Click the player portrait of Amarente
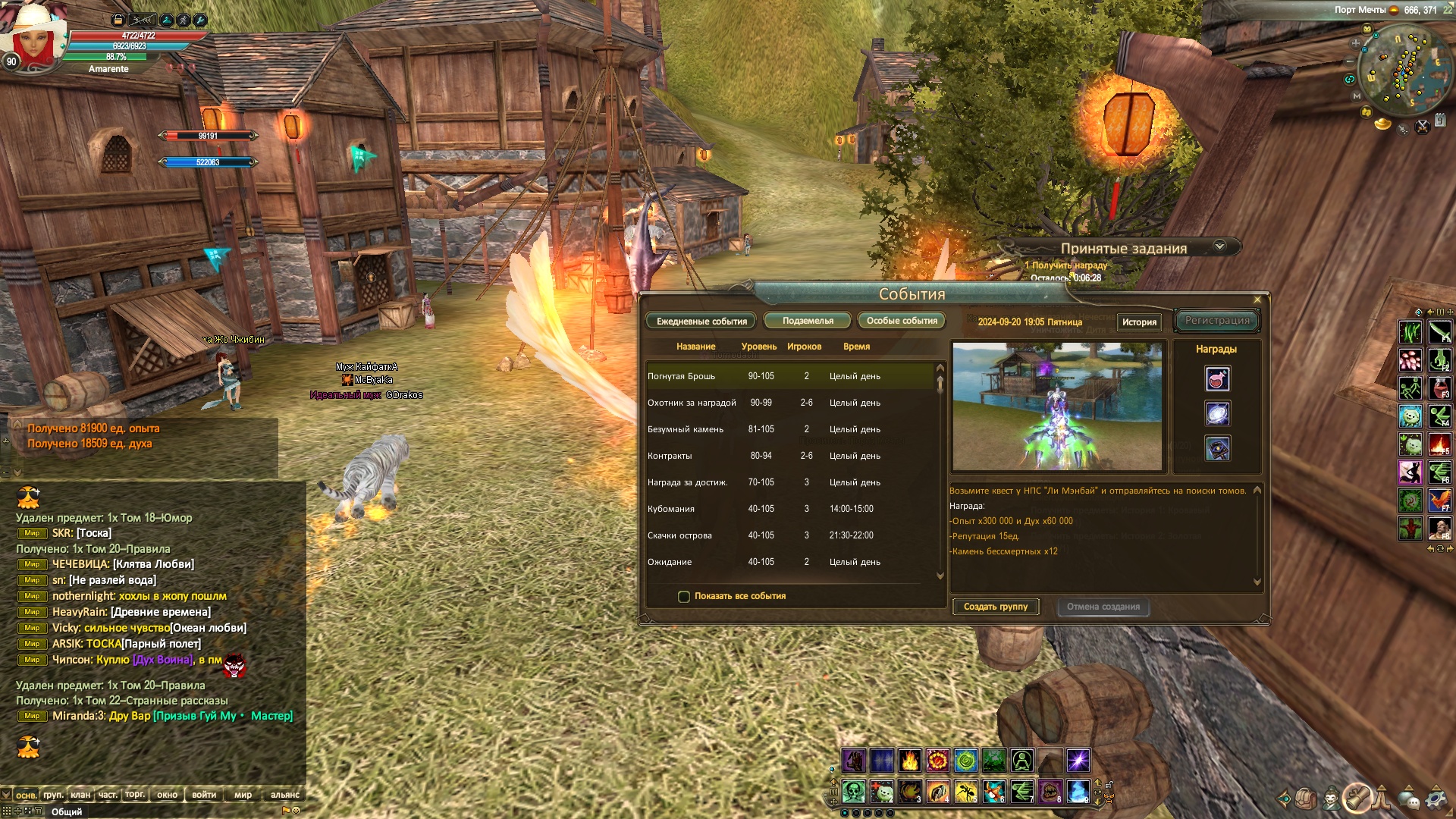 [34, 38]
